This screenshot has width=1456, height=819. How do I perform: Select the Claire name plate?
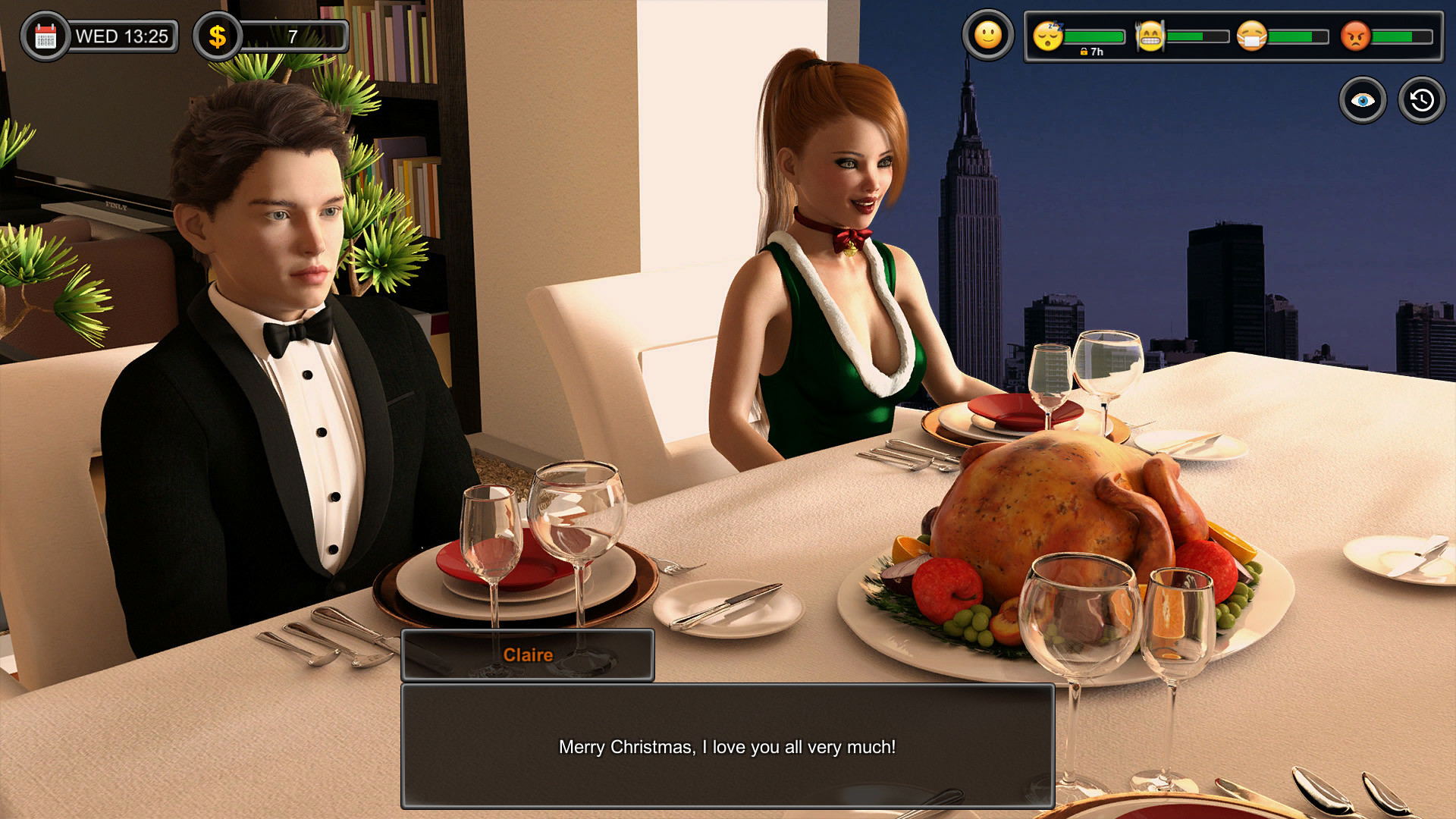529,654
